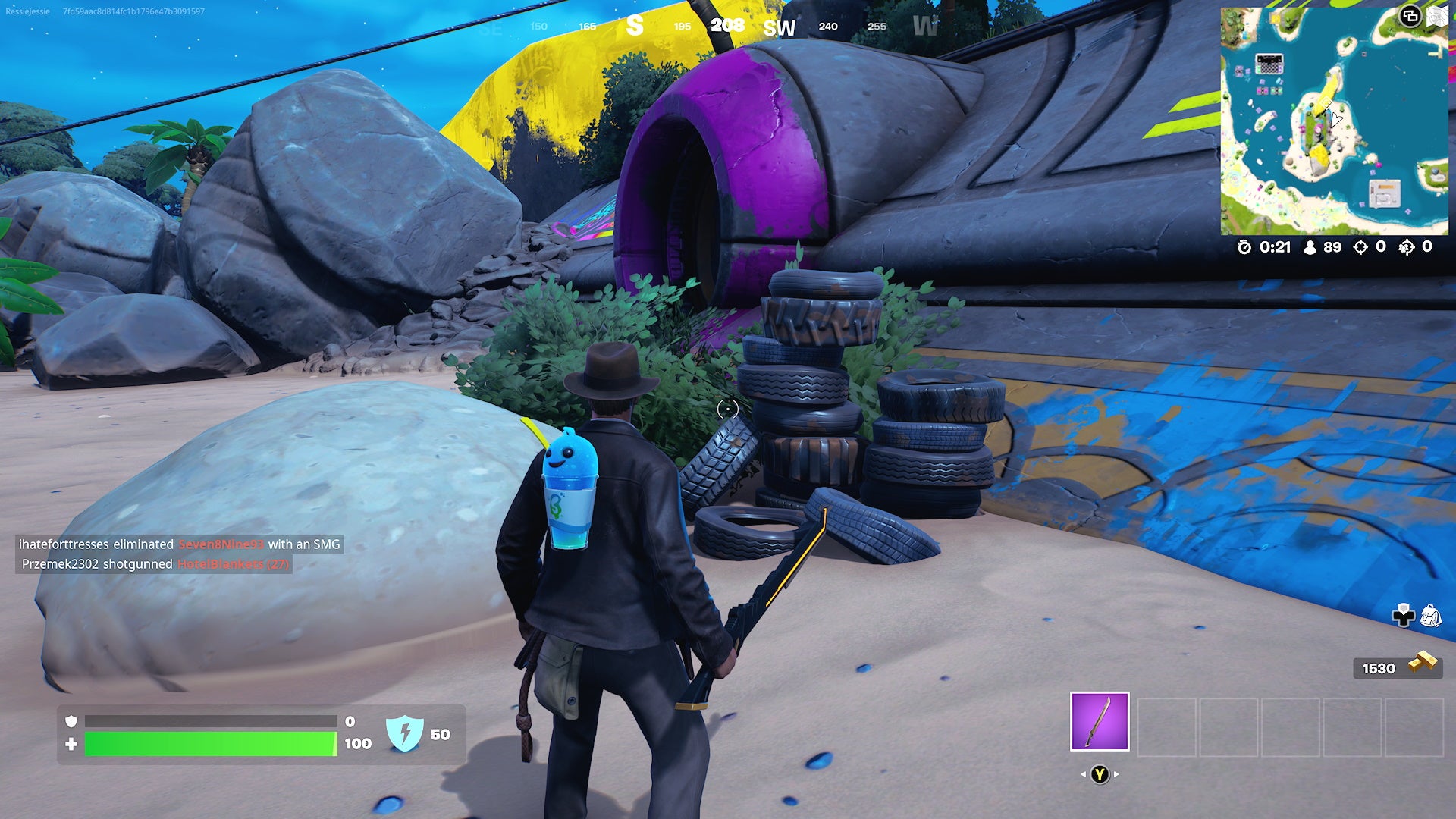Click the SW heading on the compass bar
The image size is (1456, 819).
779,27
